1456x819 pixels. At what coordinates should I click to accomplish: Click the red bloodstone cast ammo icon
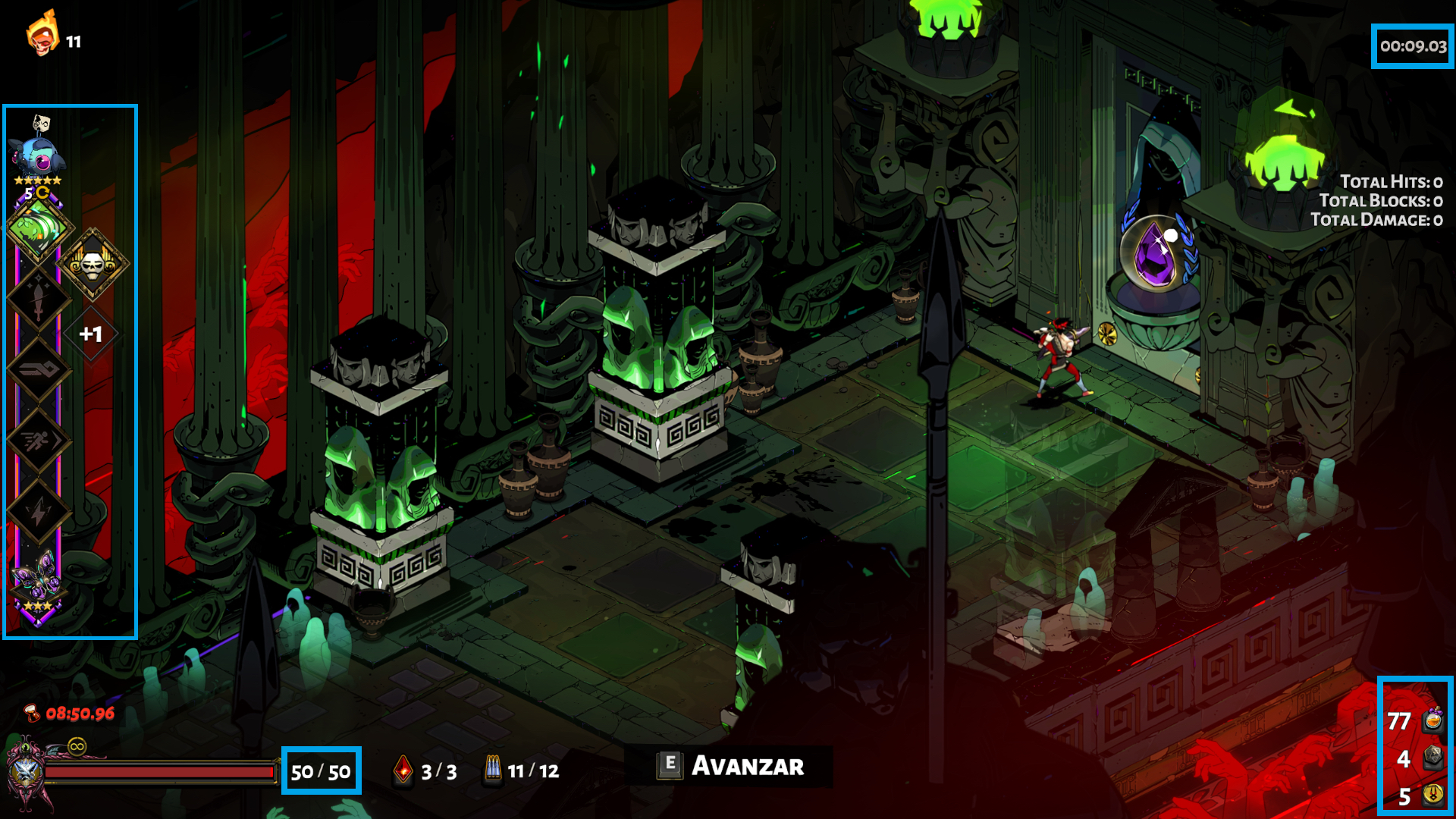[403, 770]
